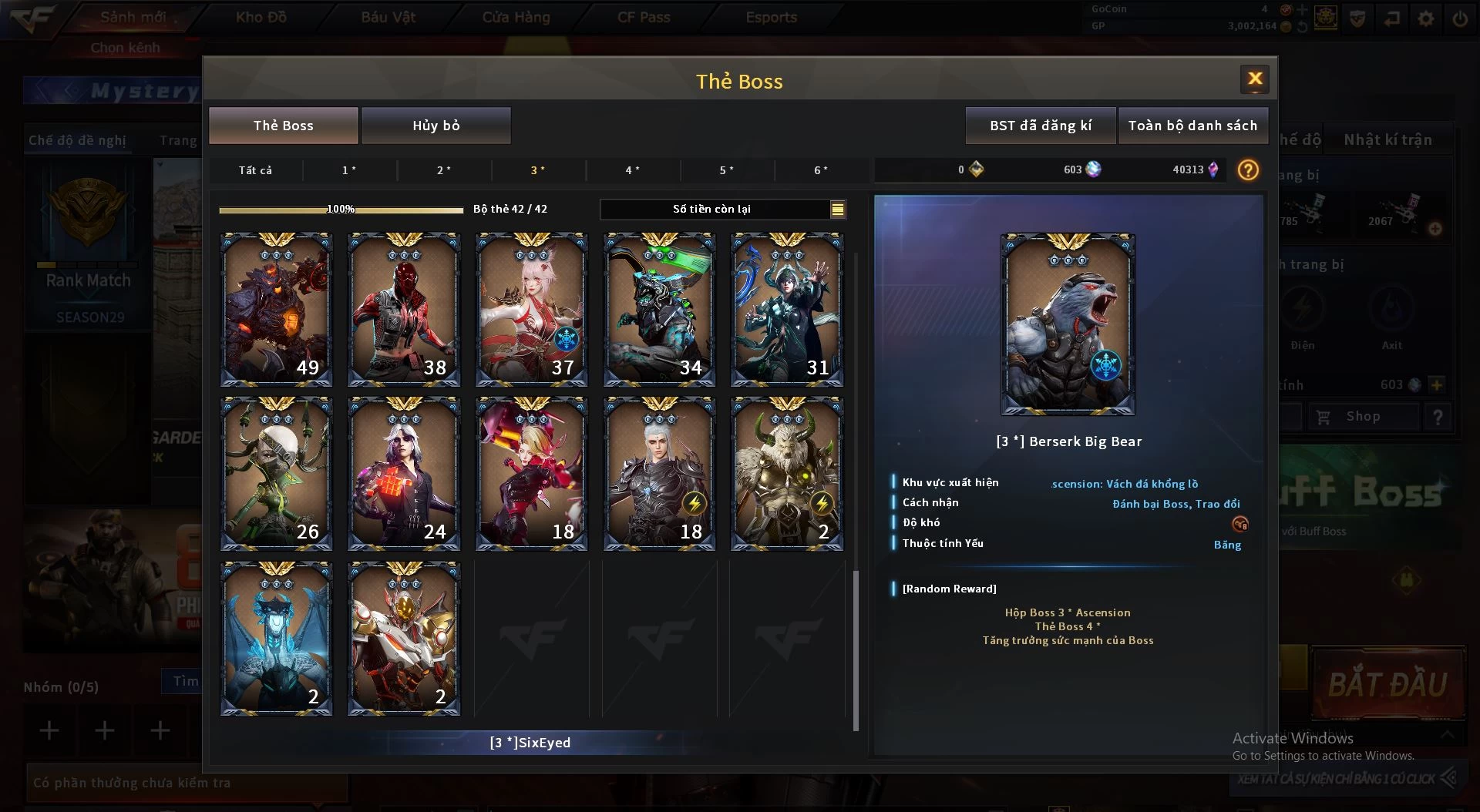The image size is (1480, 812).
Task: Choose the 5-star card filter
Action: coord(726,170)
